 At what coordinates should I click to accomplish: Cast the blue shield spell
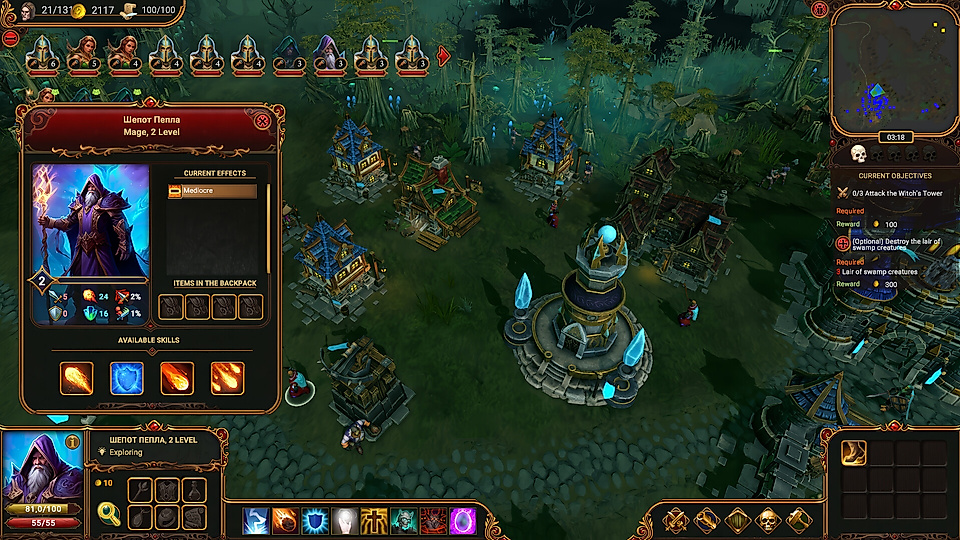pos(316,521)
